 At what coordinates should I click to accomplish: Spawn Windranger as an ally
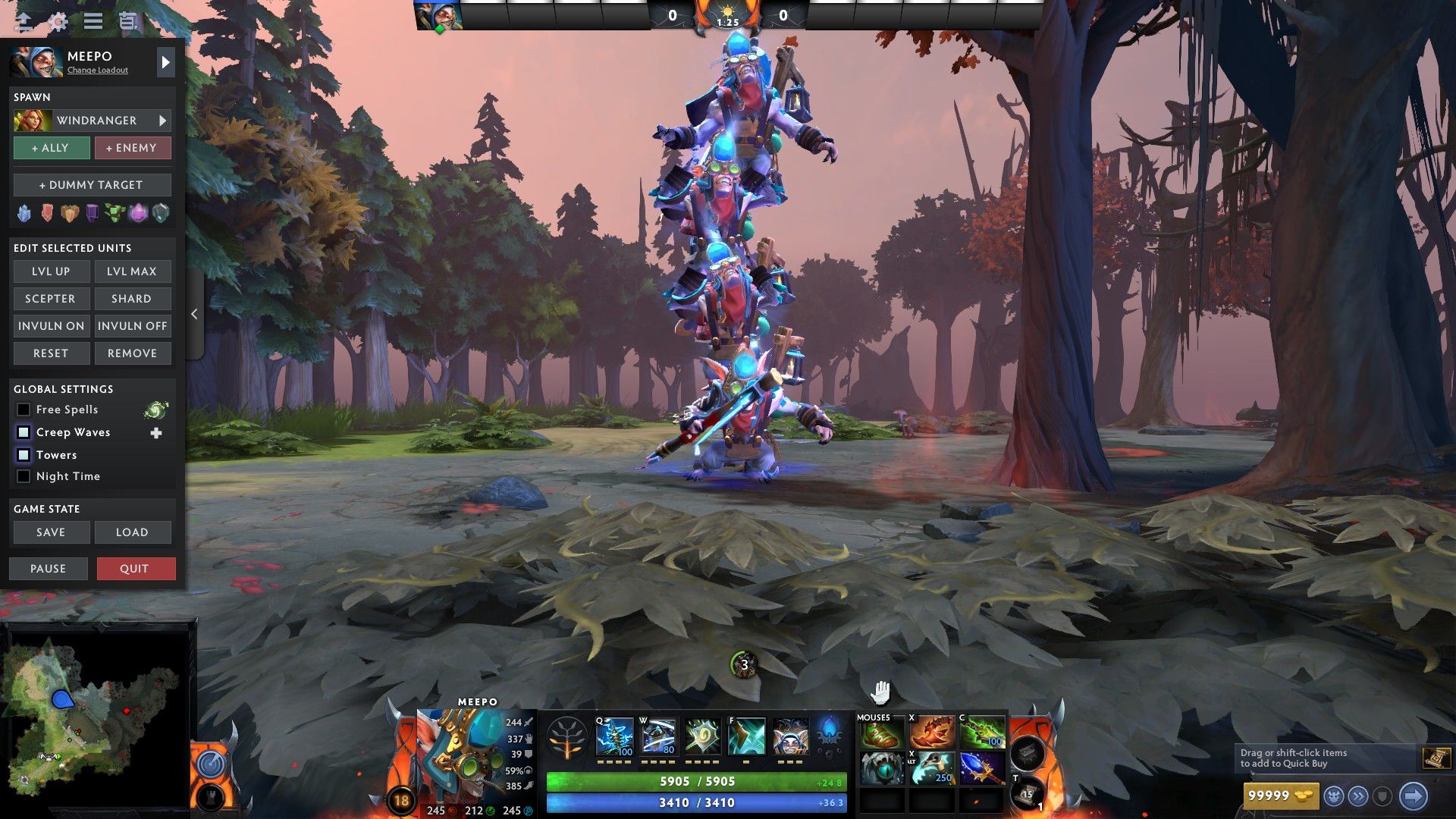pos(51,148)
